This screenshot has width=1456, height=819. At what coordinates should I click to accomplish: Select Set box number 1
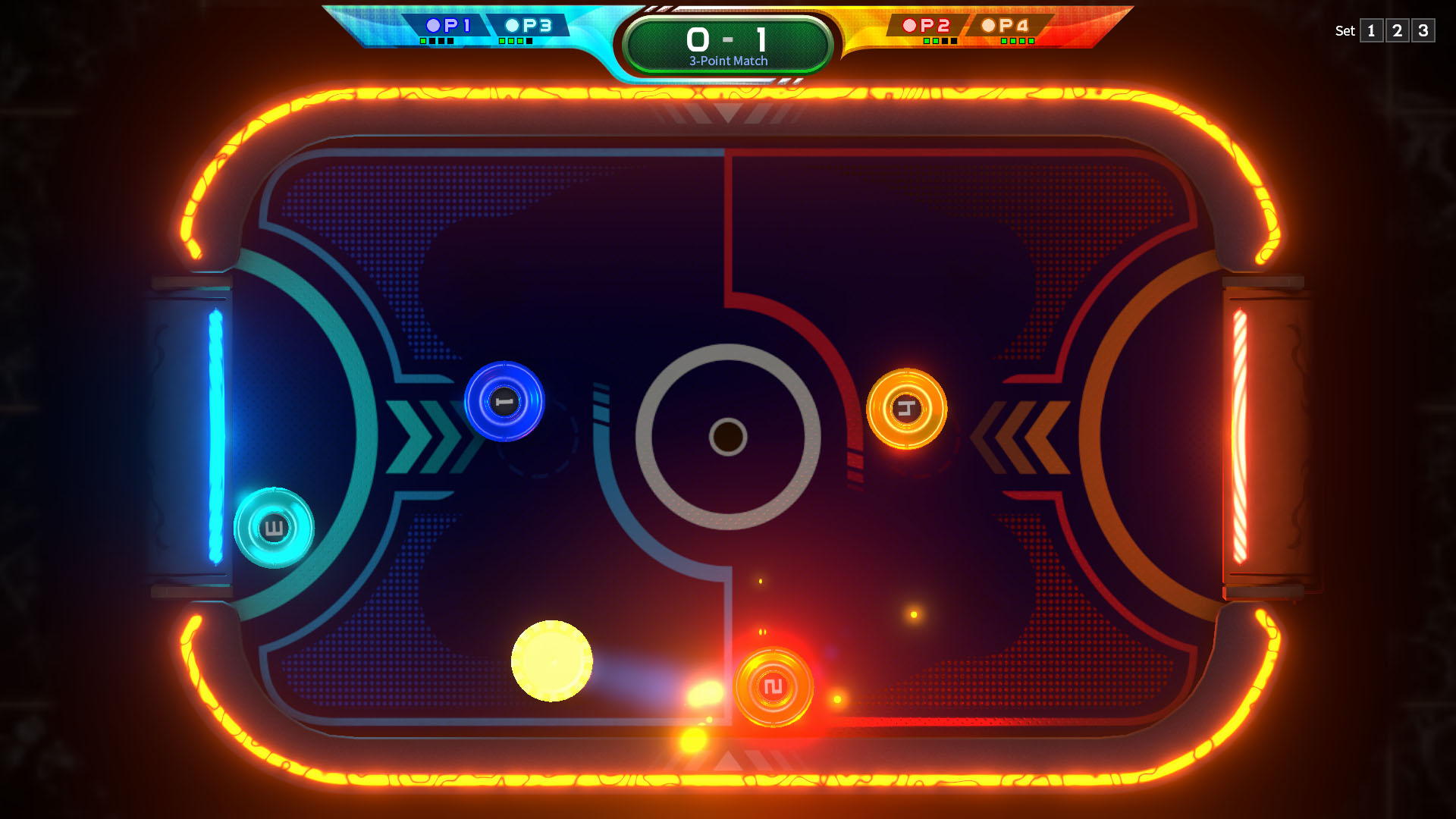point(1371,31)
